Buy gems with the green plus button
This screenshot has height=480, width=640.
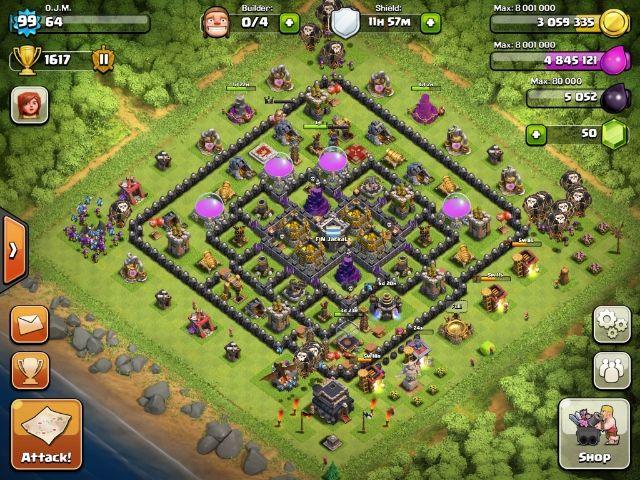point(537,133)
